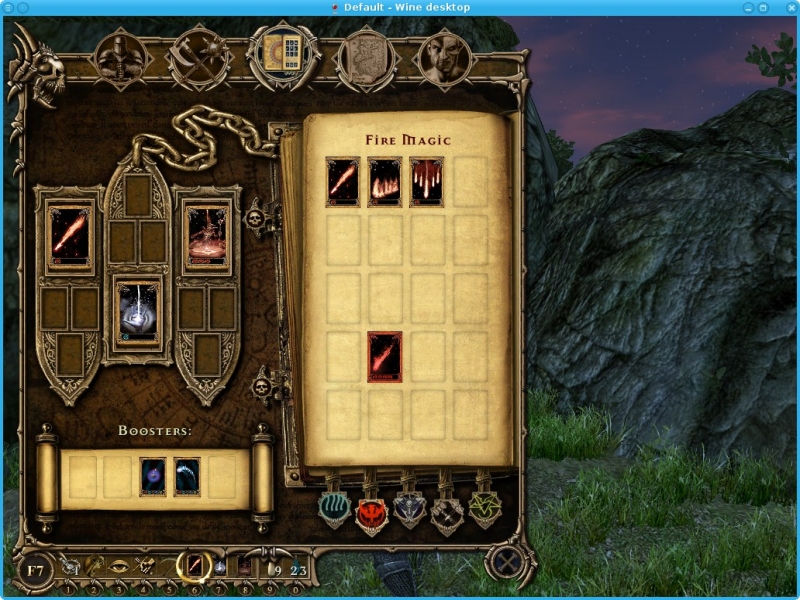
Task: Select the blue swirl booster card
Action: pyautogui.click(x=187, y=477)
